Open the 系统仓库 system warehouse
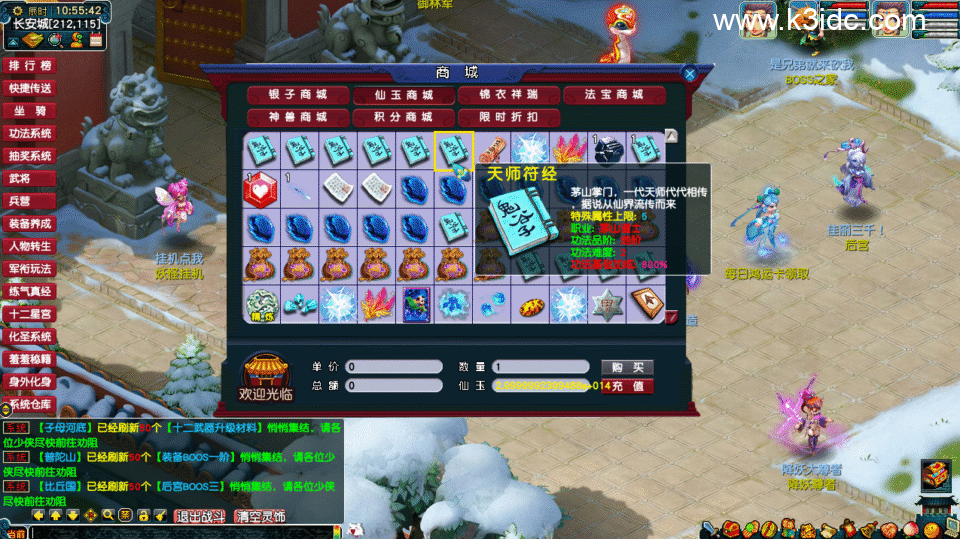Image resolution: width=960 pixels, height=539 pixels. point(29,405)
